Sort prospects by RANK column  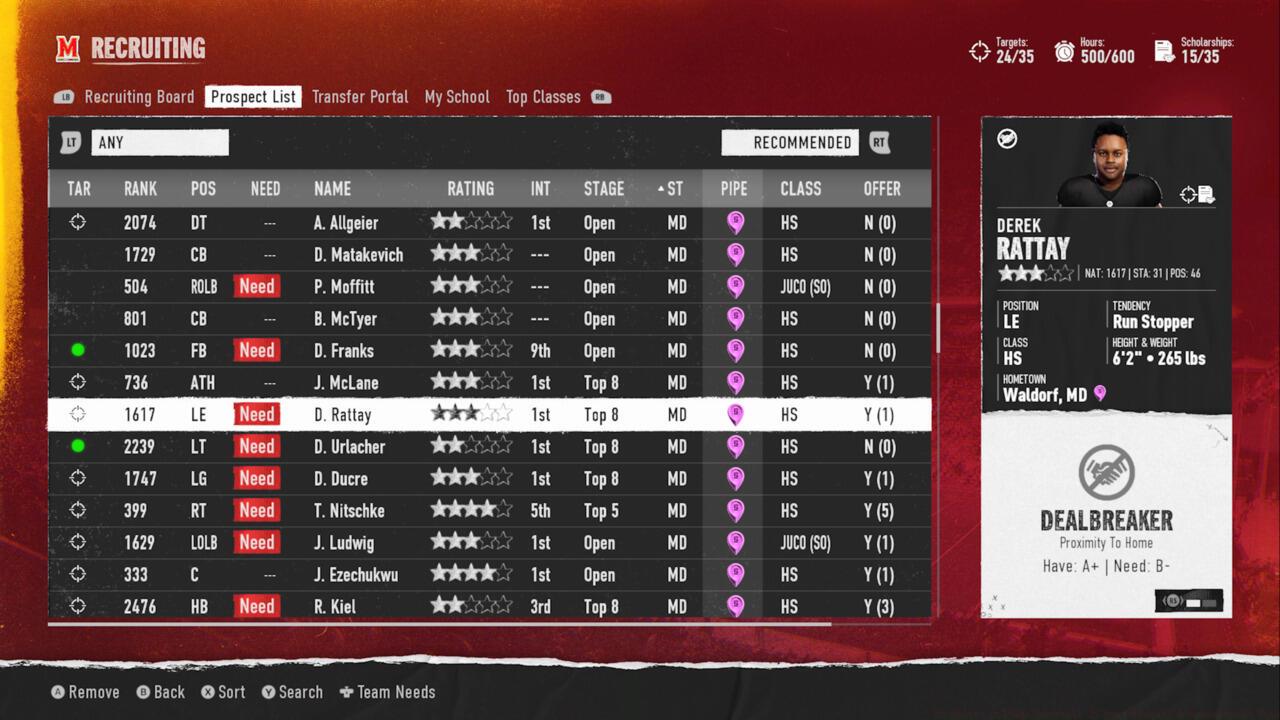140,189
